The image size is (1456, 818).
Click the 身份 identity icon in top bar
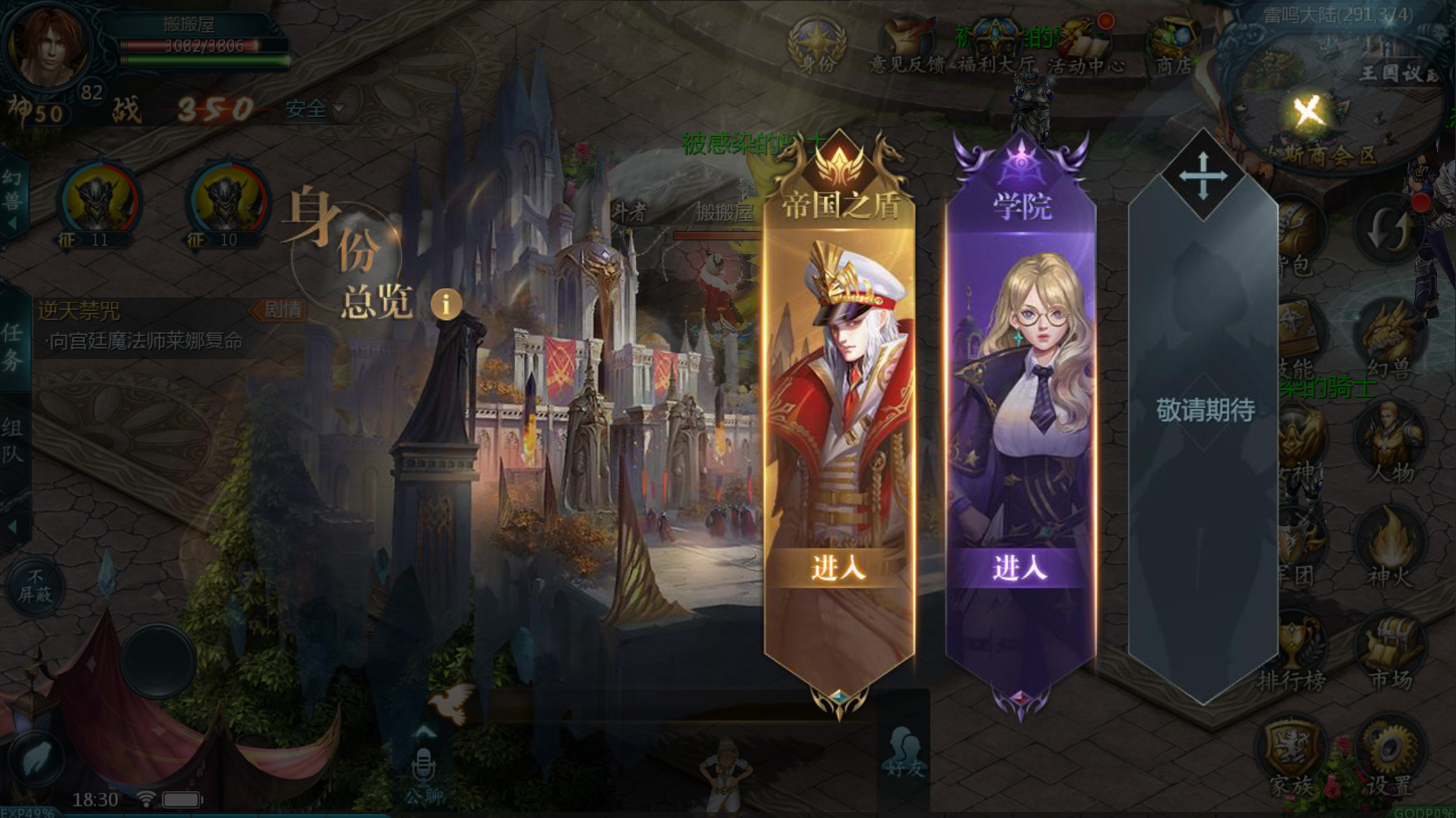coord(818,46)
